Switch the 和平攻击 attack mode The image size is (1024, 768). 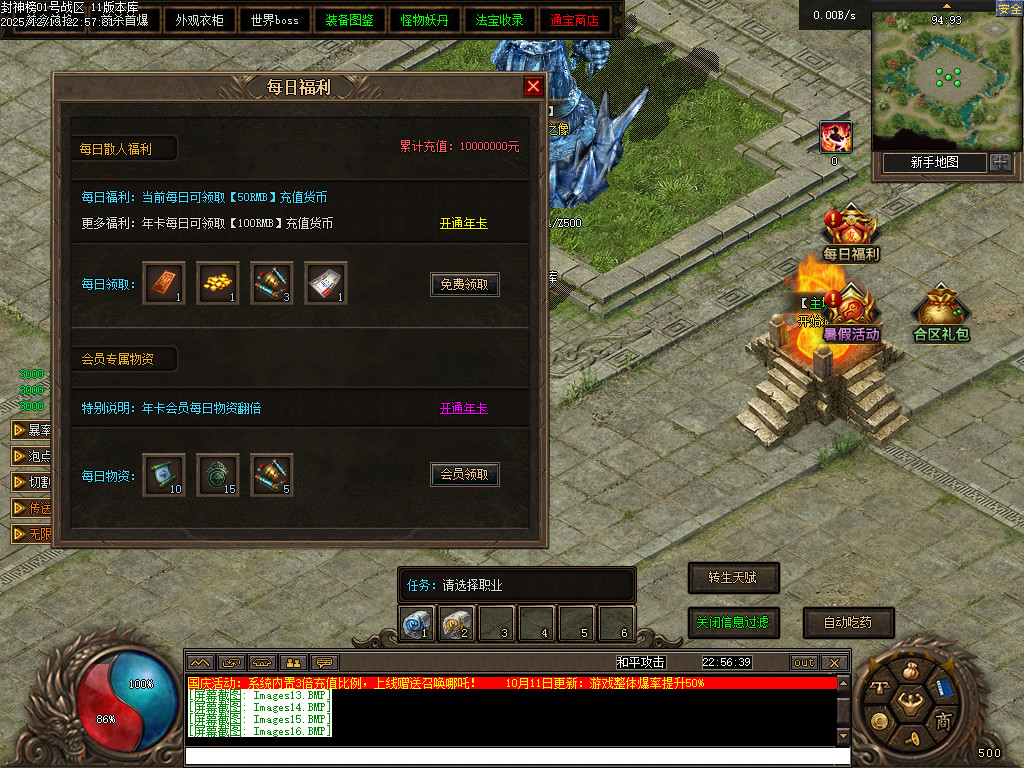click(640, 662)
